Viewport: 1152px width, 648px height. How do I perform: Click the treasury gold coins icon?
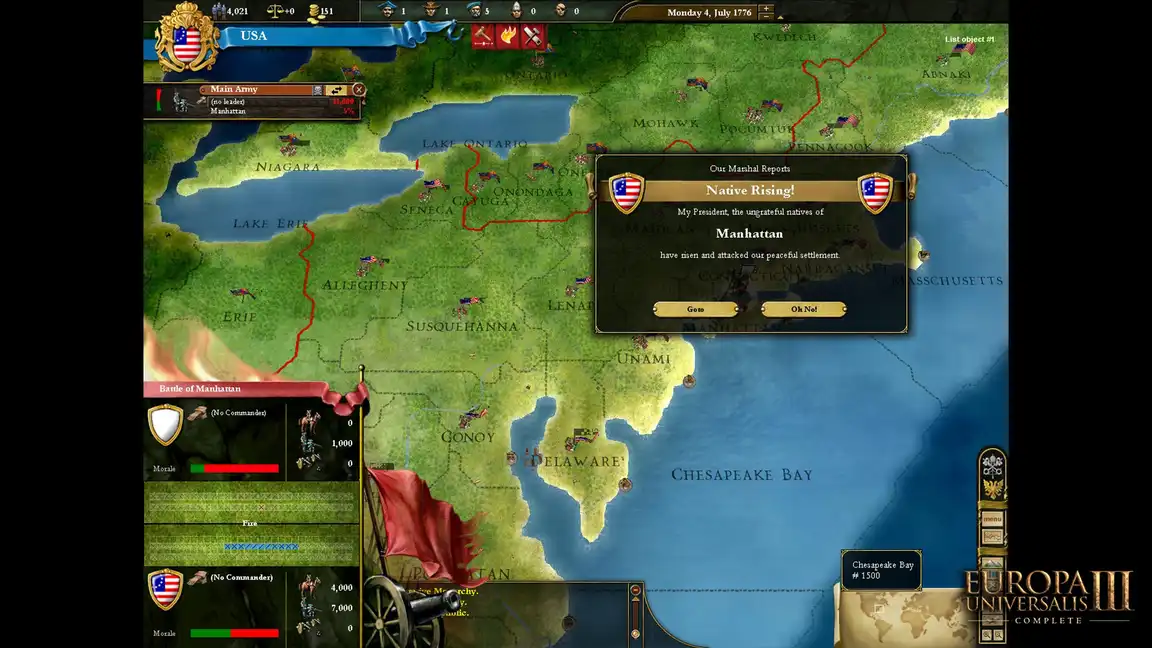[316, 12]
